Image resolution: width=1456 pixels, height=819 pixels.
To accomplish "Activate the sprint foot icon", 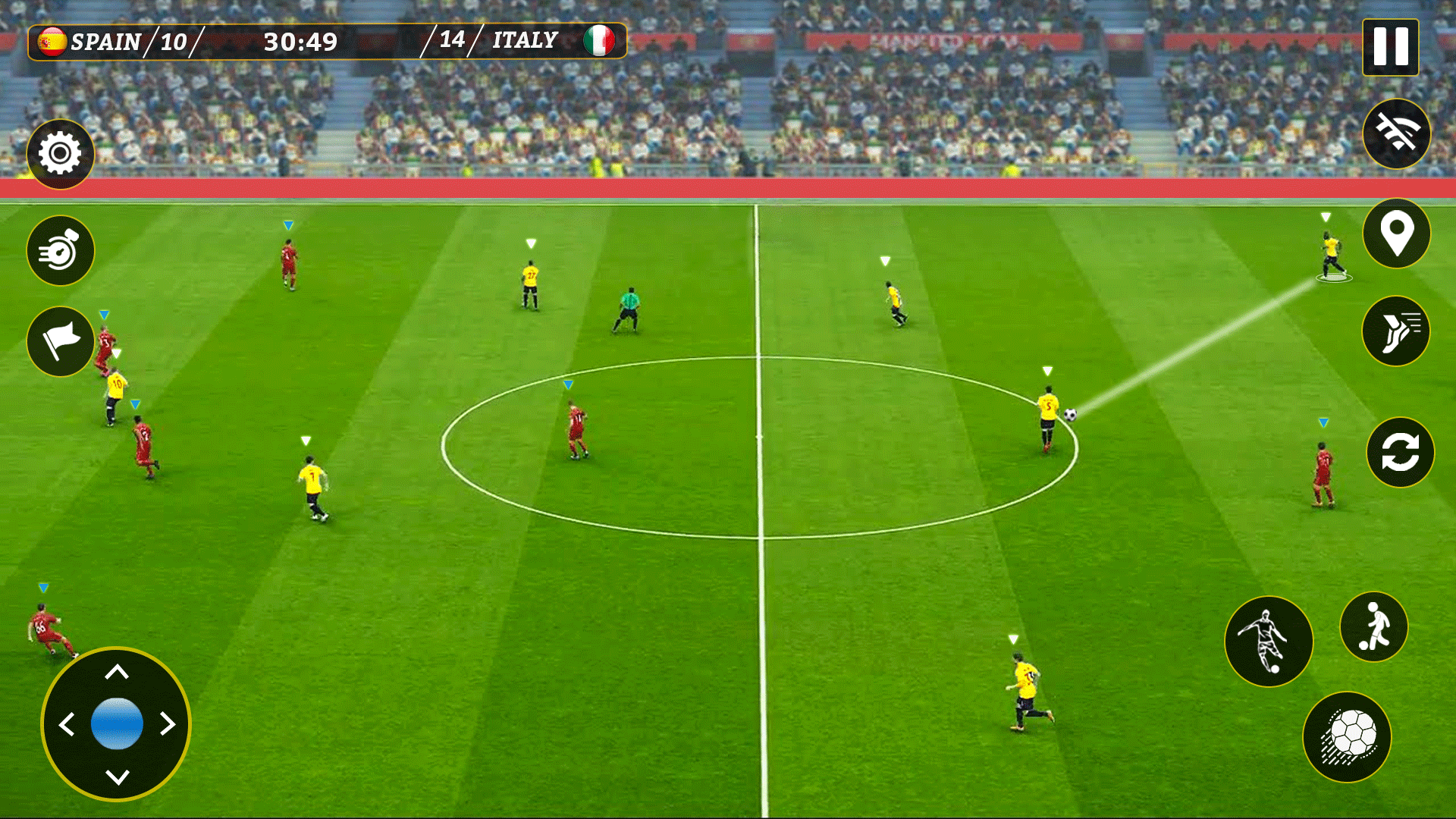I will tap(1396, 331).
